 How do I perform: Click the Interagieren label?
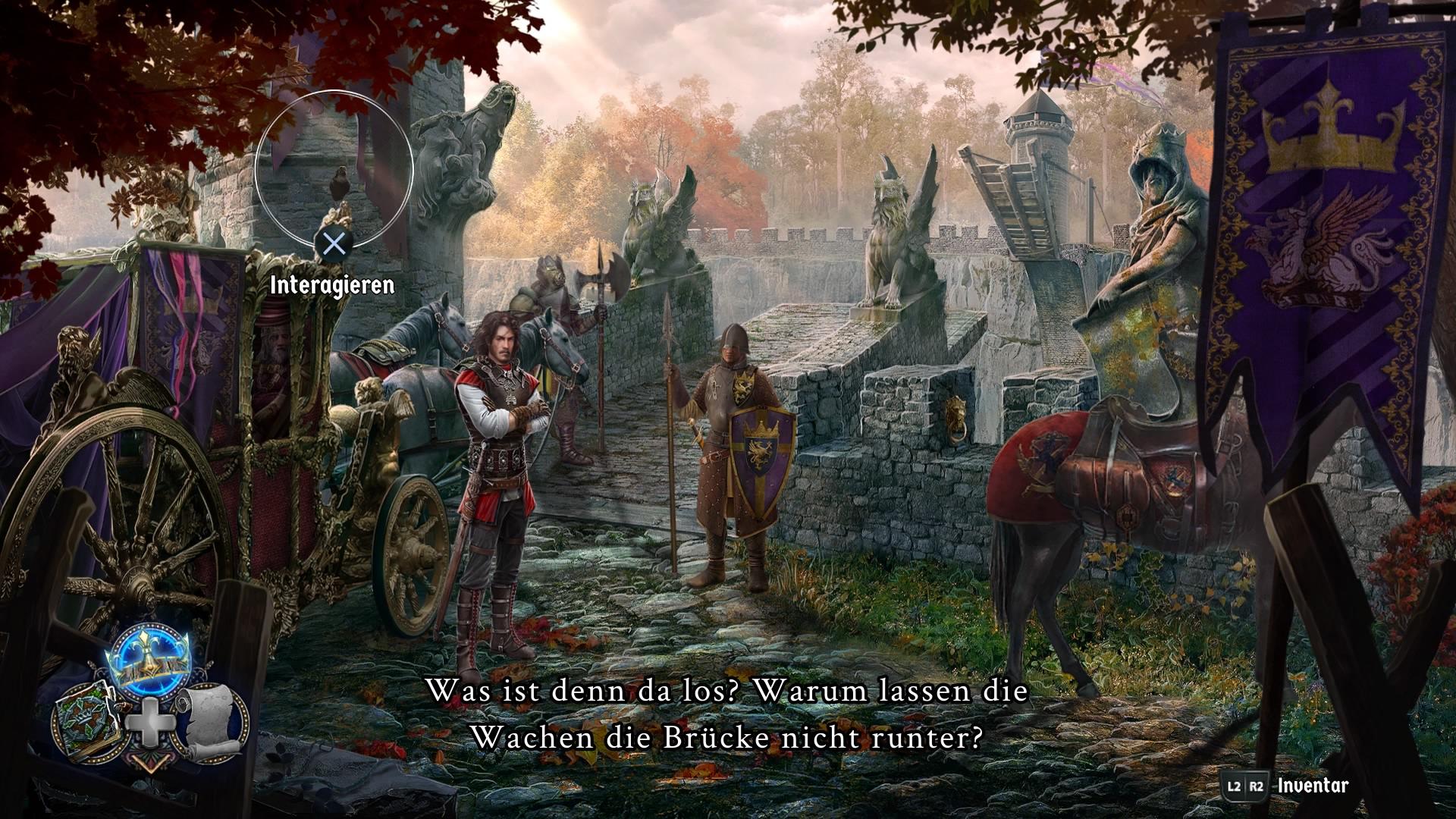[331, 287]
